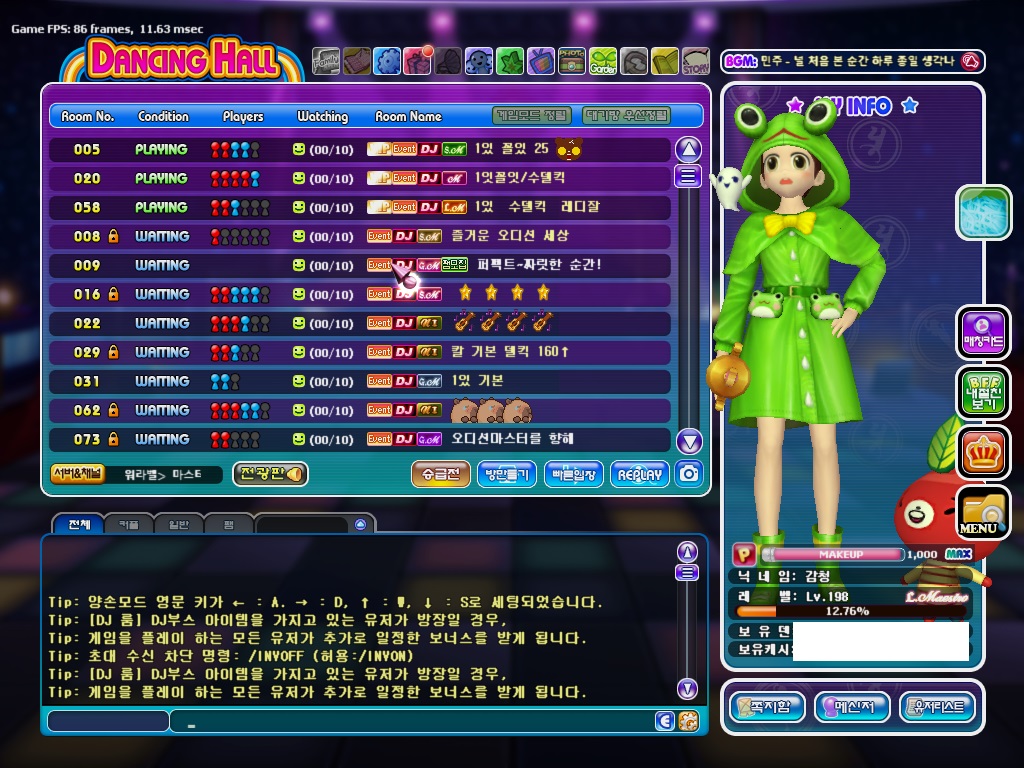Launch the 메신저 messenger
This screenshot has width=1024, height=768.
point(852,708)
